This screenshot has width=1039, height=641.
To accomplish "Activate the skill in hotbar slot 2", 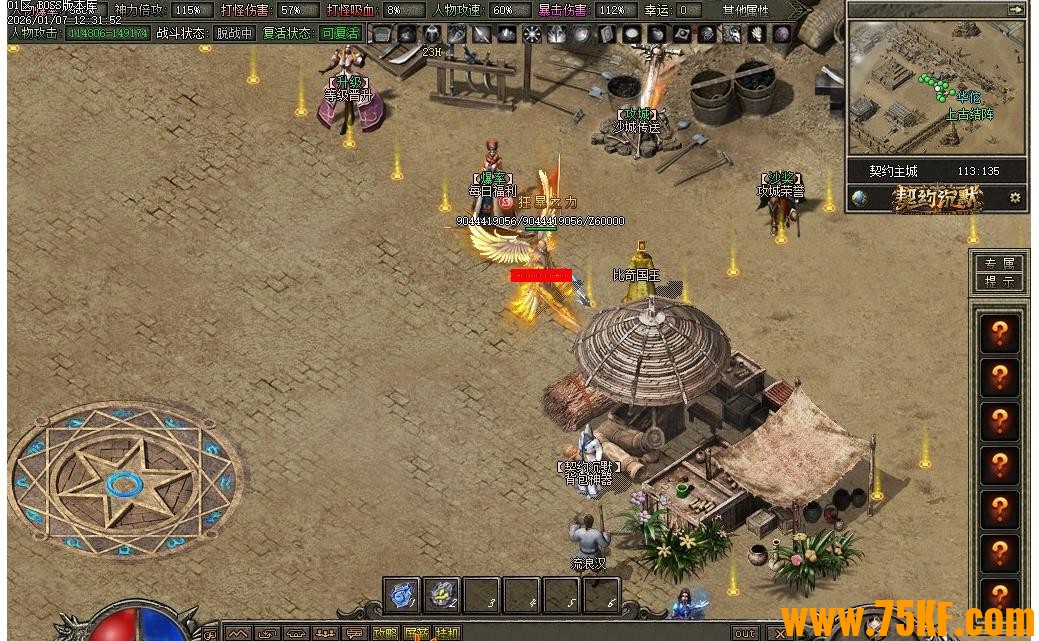I will (x=441, y=595).
